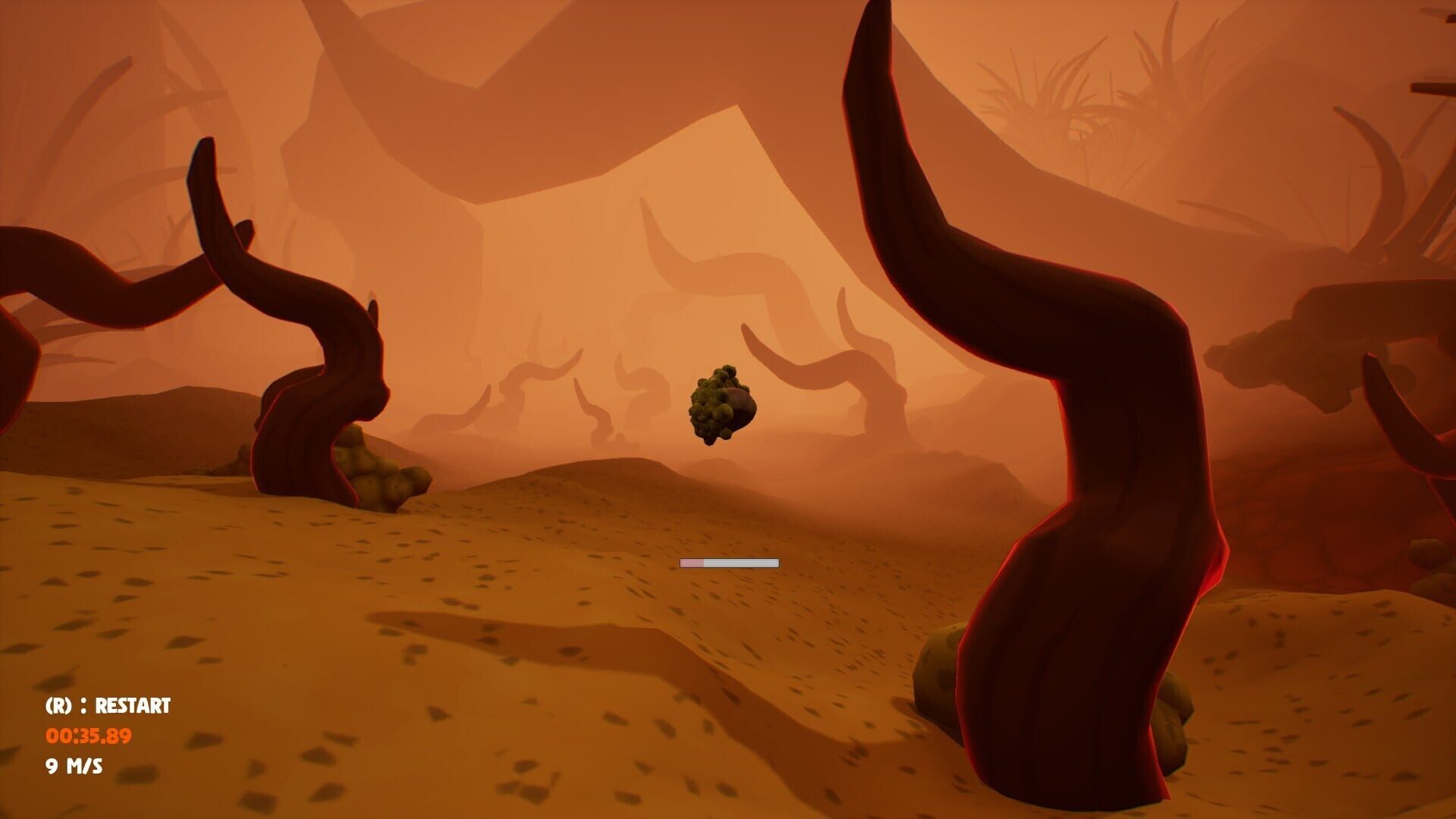Click the (R): RESTART label

[x=108, y=707]
